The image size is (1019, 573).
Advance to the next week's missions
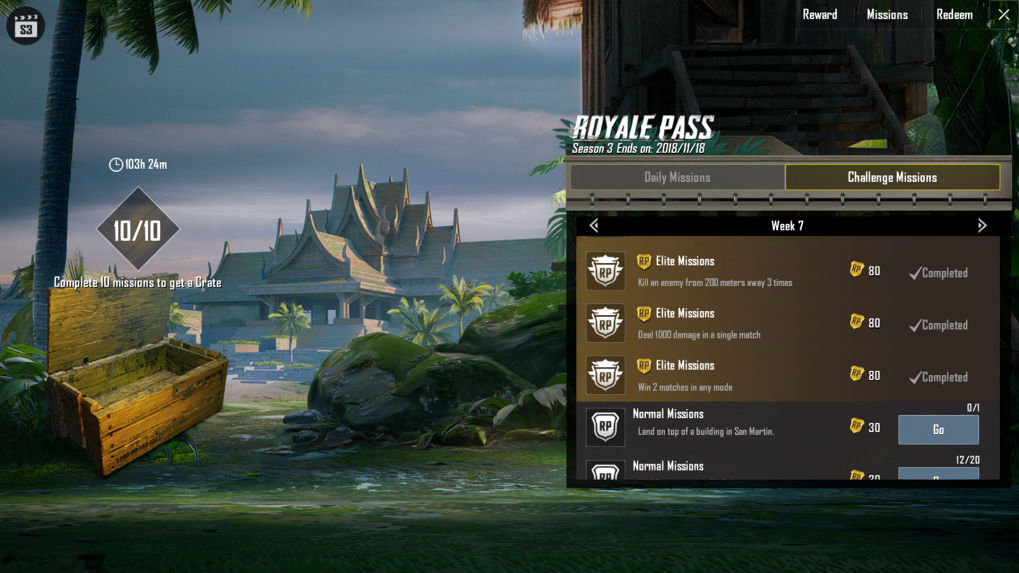pos(982,226)
